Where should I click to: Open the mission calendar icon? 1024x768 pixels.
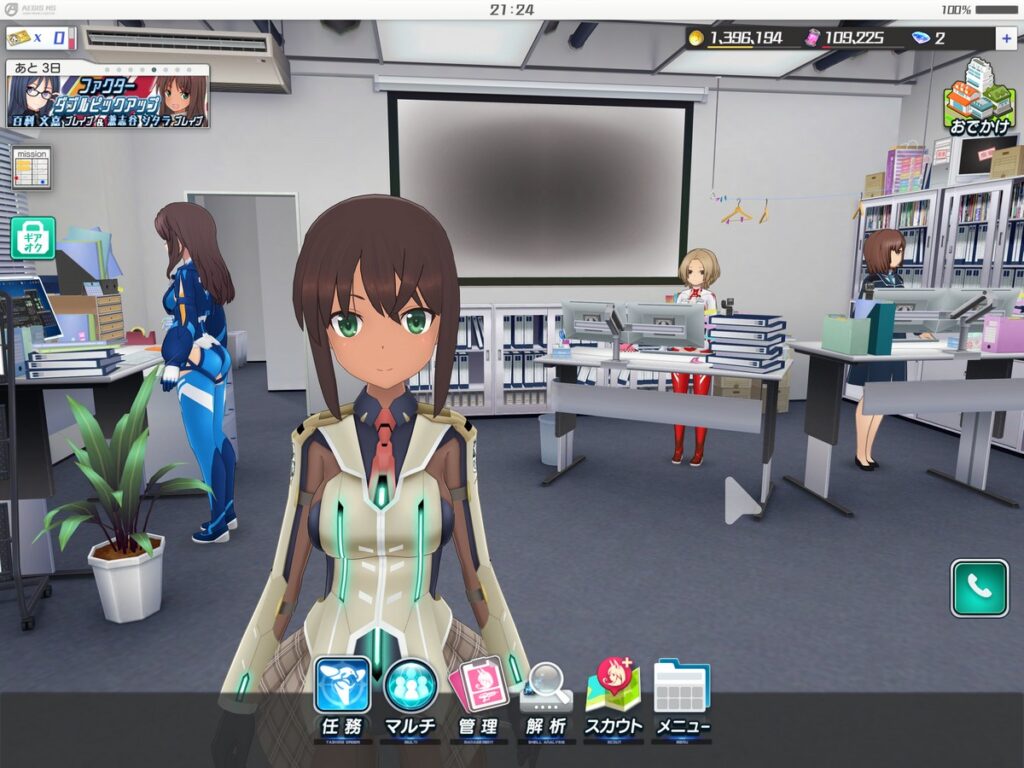pos(31,167)
